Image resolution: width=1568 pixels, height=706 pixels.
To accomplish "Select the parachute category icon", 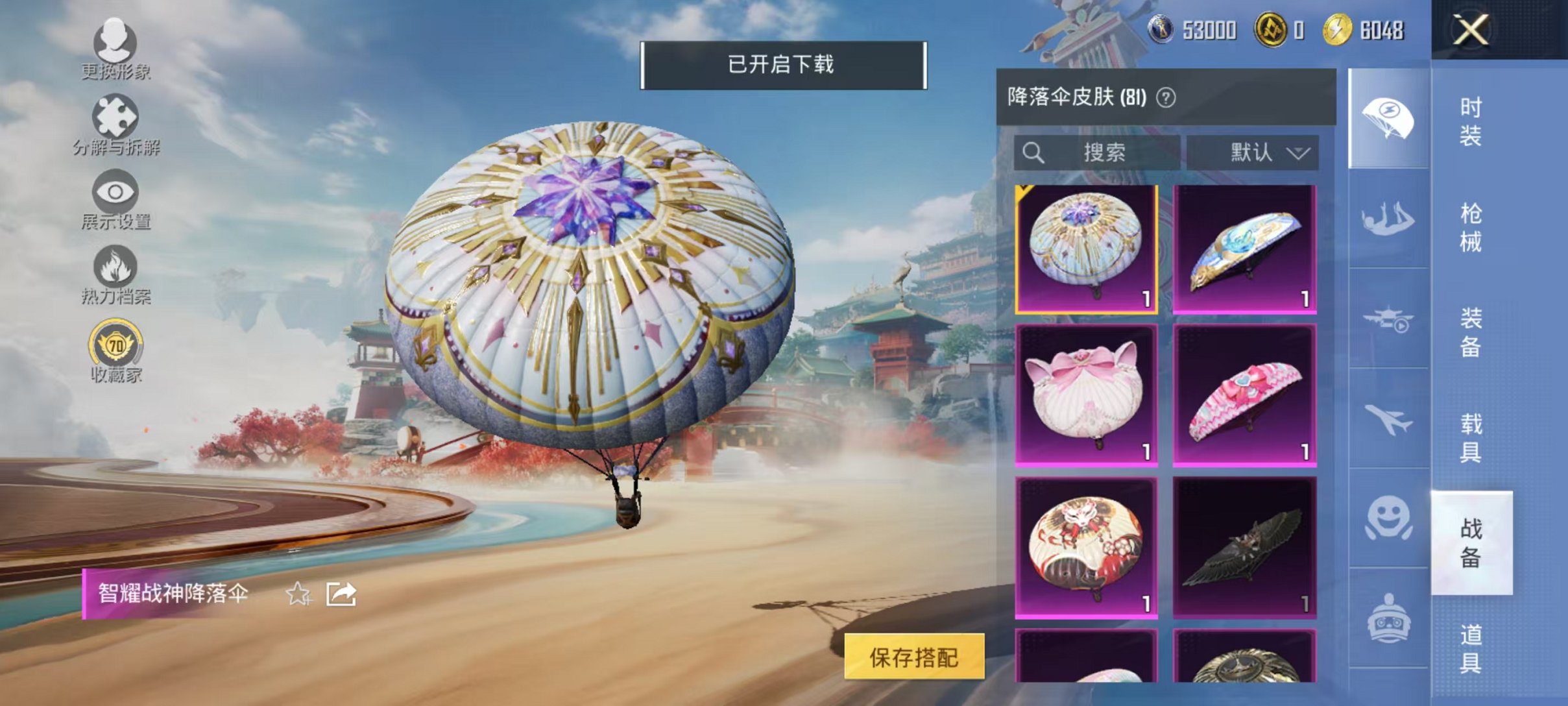I will point(1388,117).
